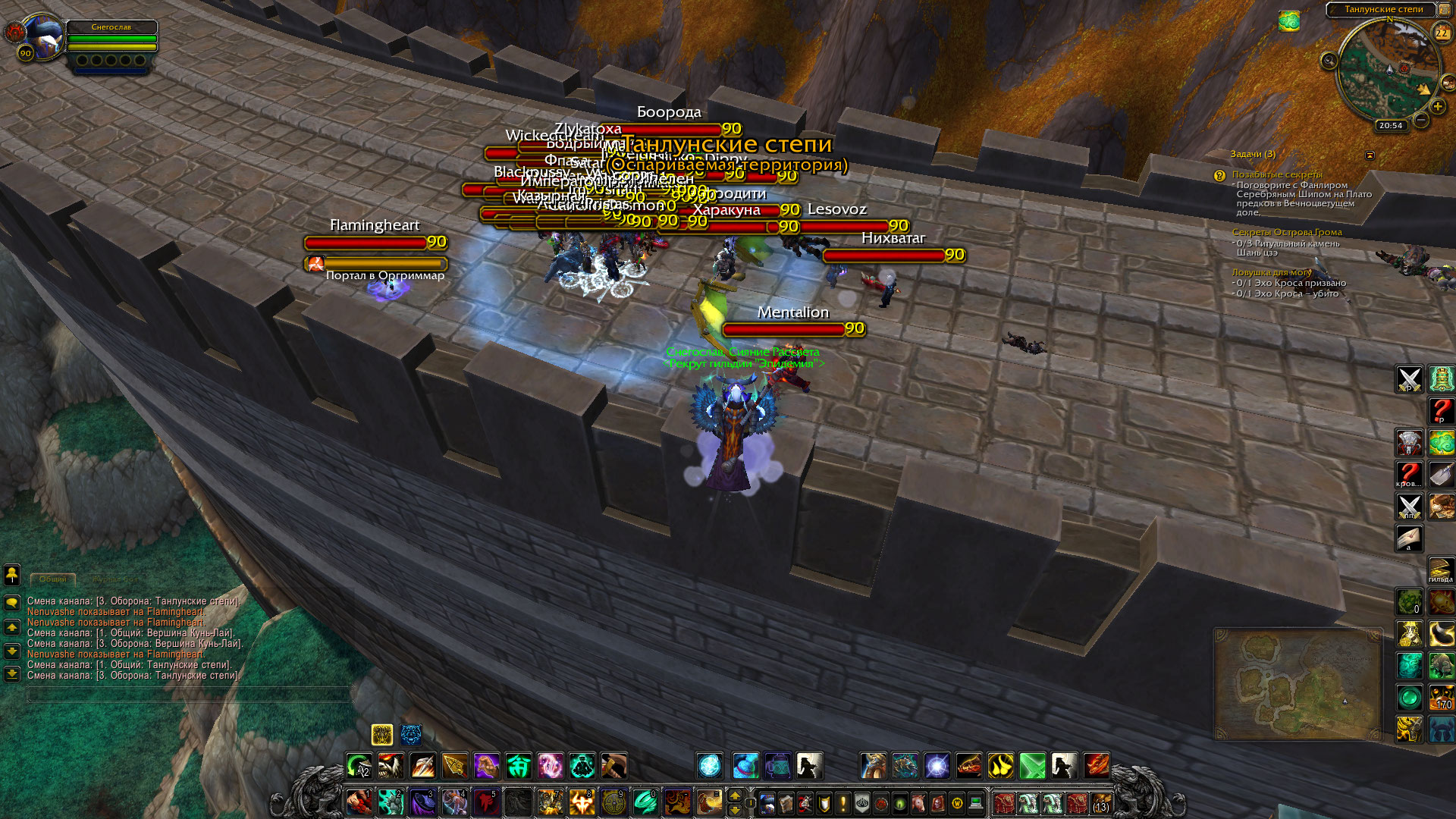The image size is (1456, 819).
Task: Switch to the Общий chat tab
Action: tap(53, 579)
